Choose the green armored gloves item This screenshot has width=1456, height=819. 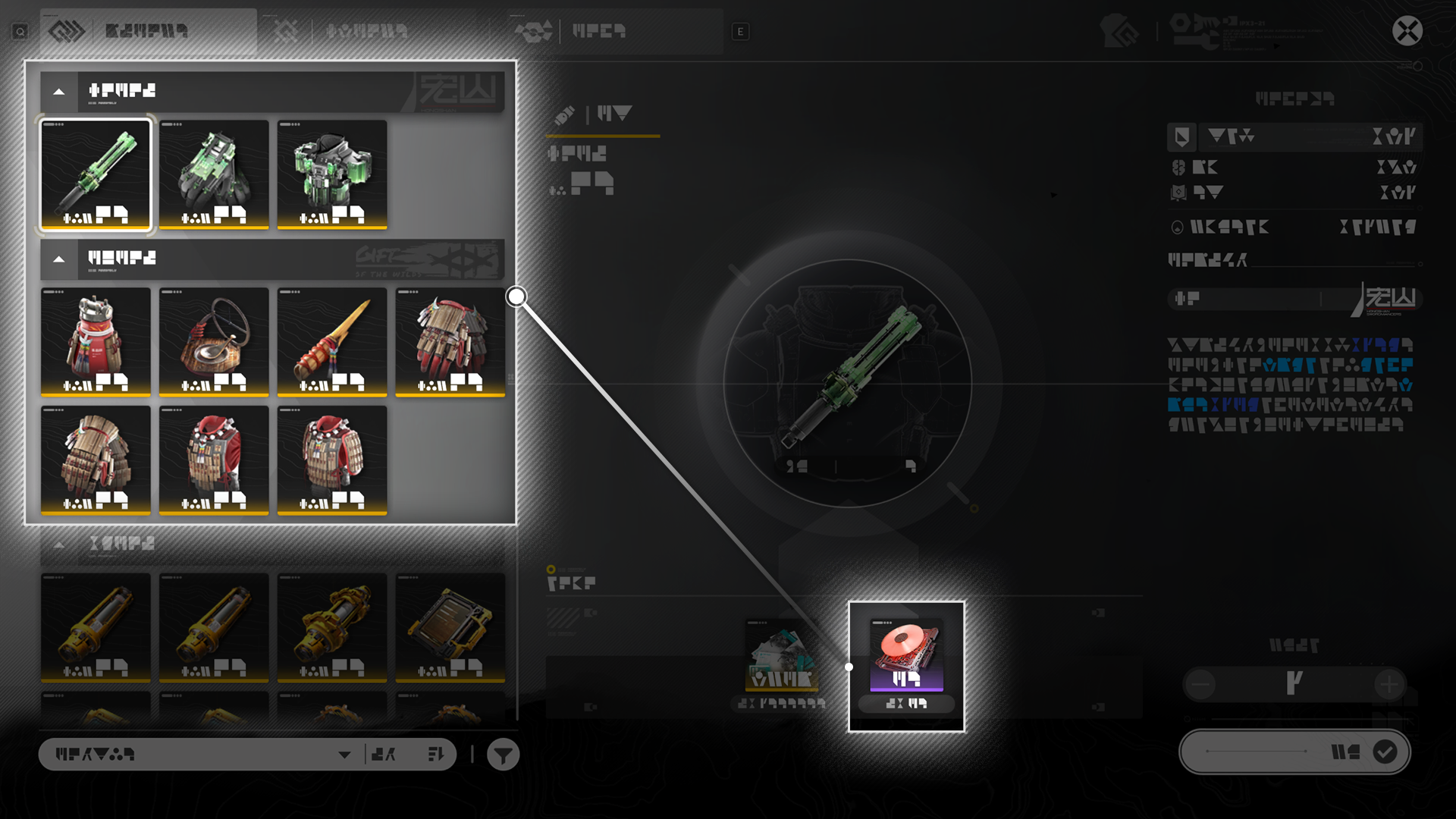(214, 174)
